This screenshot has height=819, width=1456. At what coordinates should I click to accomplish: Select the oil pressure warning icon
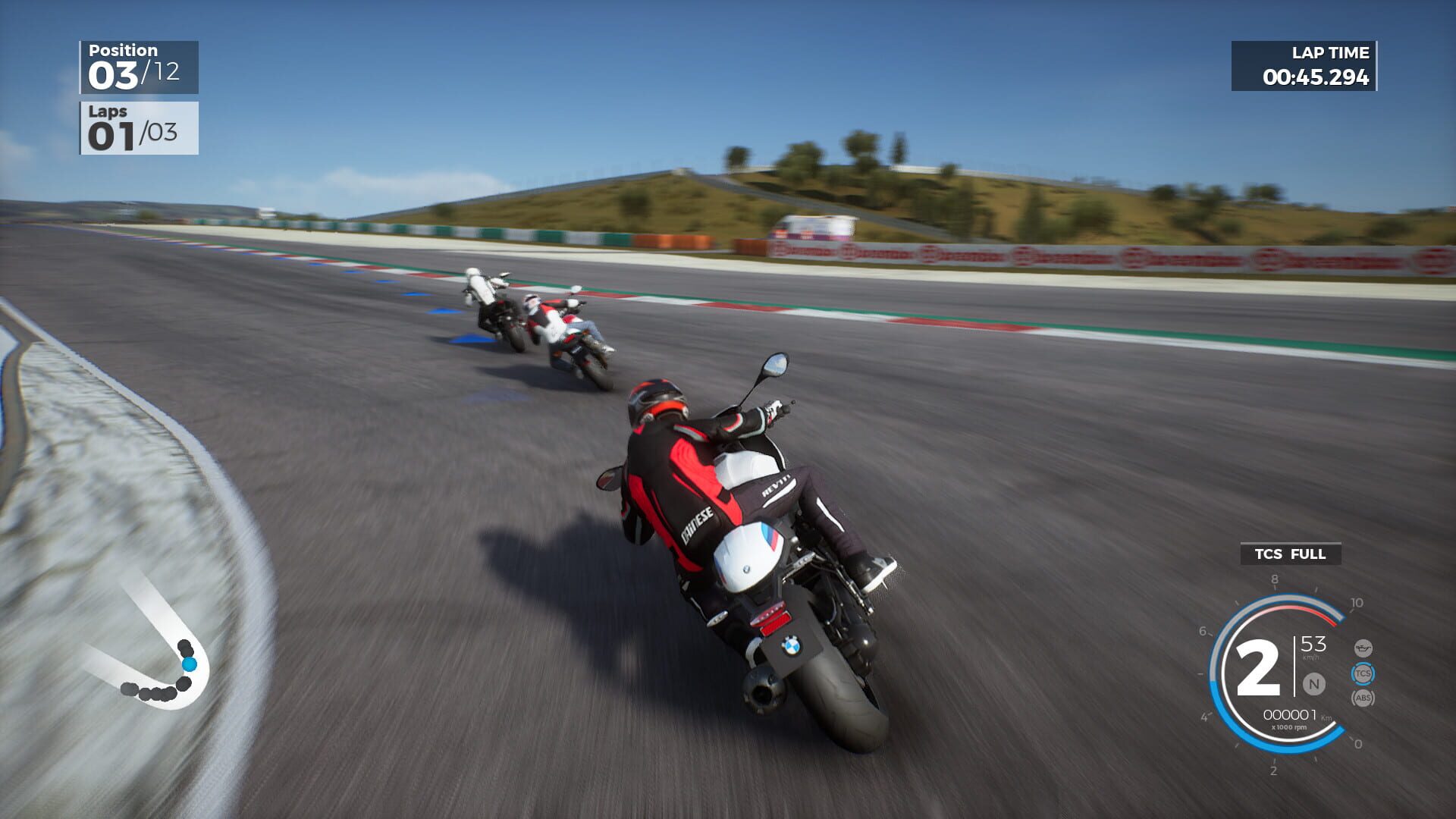pyautogui.click(x=1363, y=647)
